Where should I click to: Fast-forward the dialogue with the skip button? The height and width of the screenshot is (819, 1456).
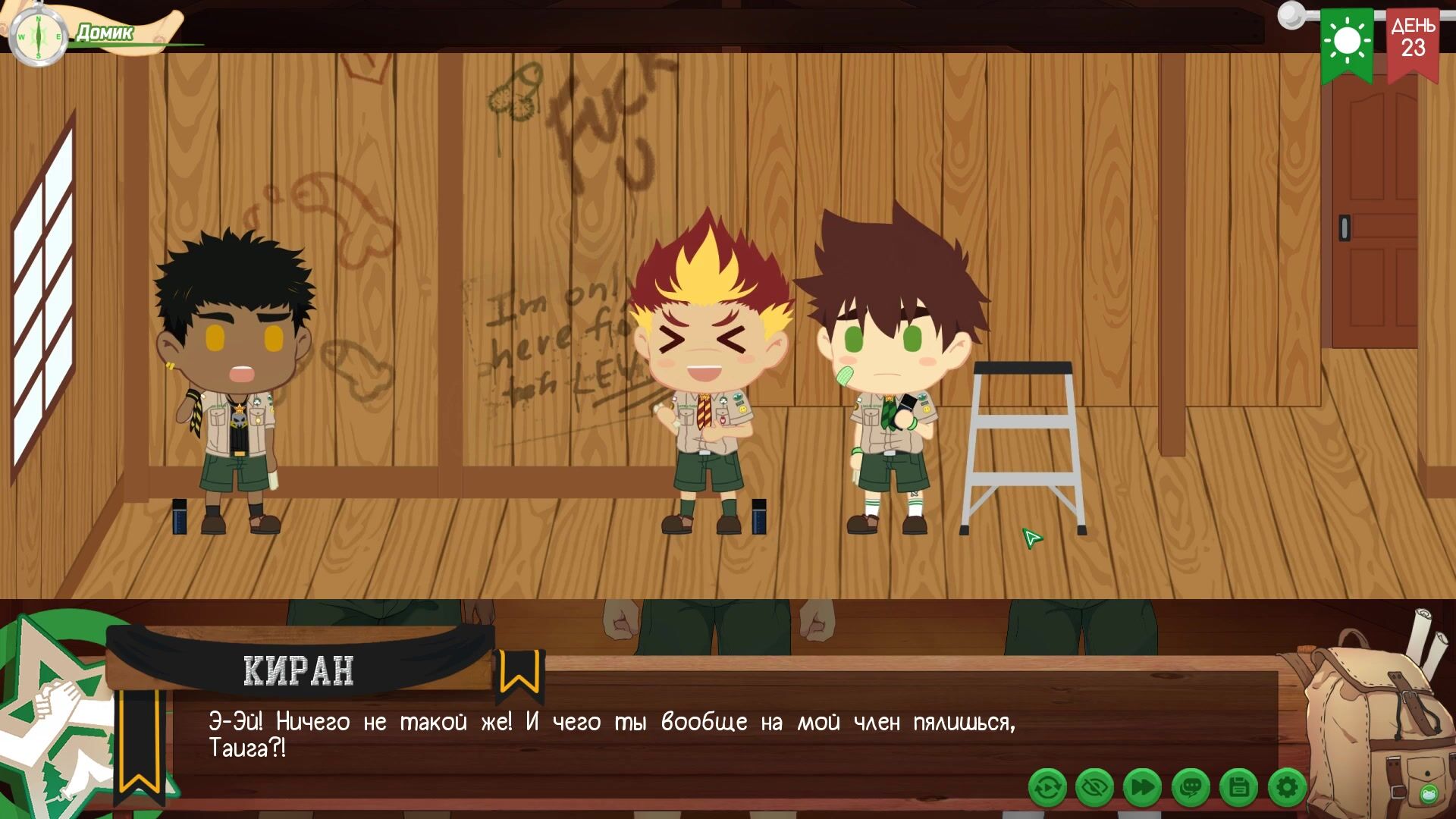pyautogui.click(x=1142, y=788)
